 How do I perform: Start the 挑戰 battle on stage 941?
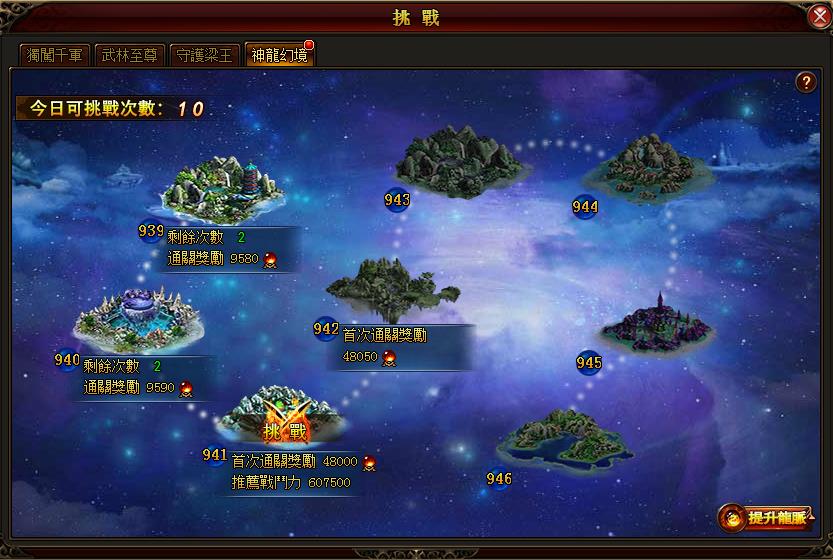[x=283, y=432]
